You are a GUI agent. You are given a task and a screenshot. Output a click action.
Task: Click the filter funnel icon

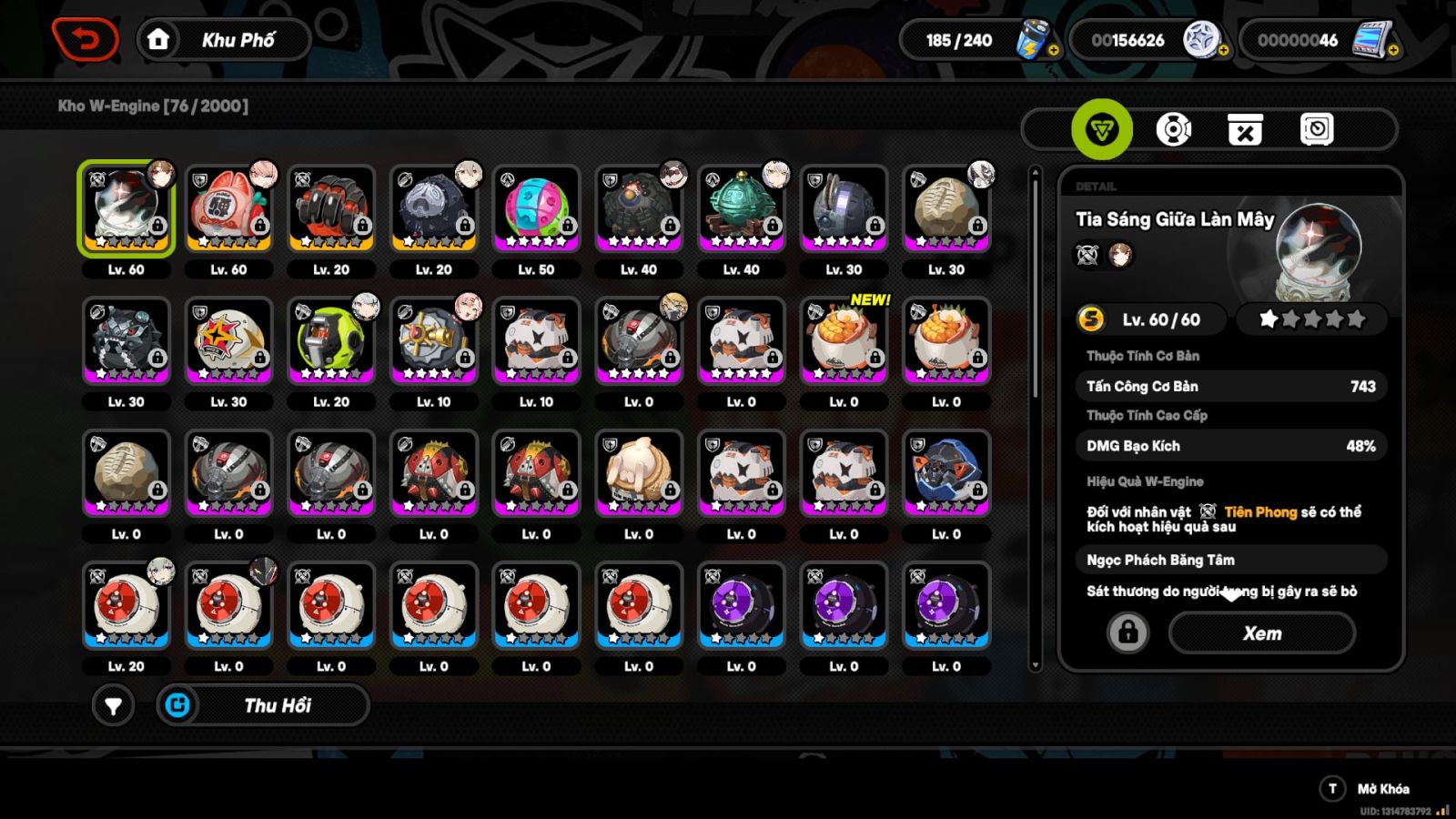pos(114,705)
